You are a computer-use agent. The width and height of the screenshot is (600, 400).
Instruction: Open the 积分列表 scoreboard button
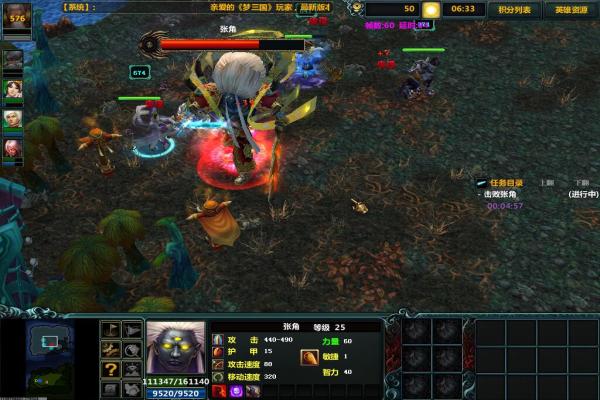tap(511, 9)
